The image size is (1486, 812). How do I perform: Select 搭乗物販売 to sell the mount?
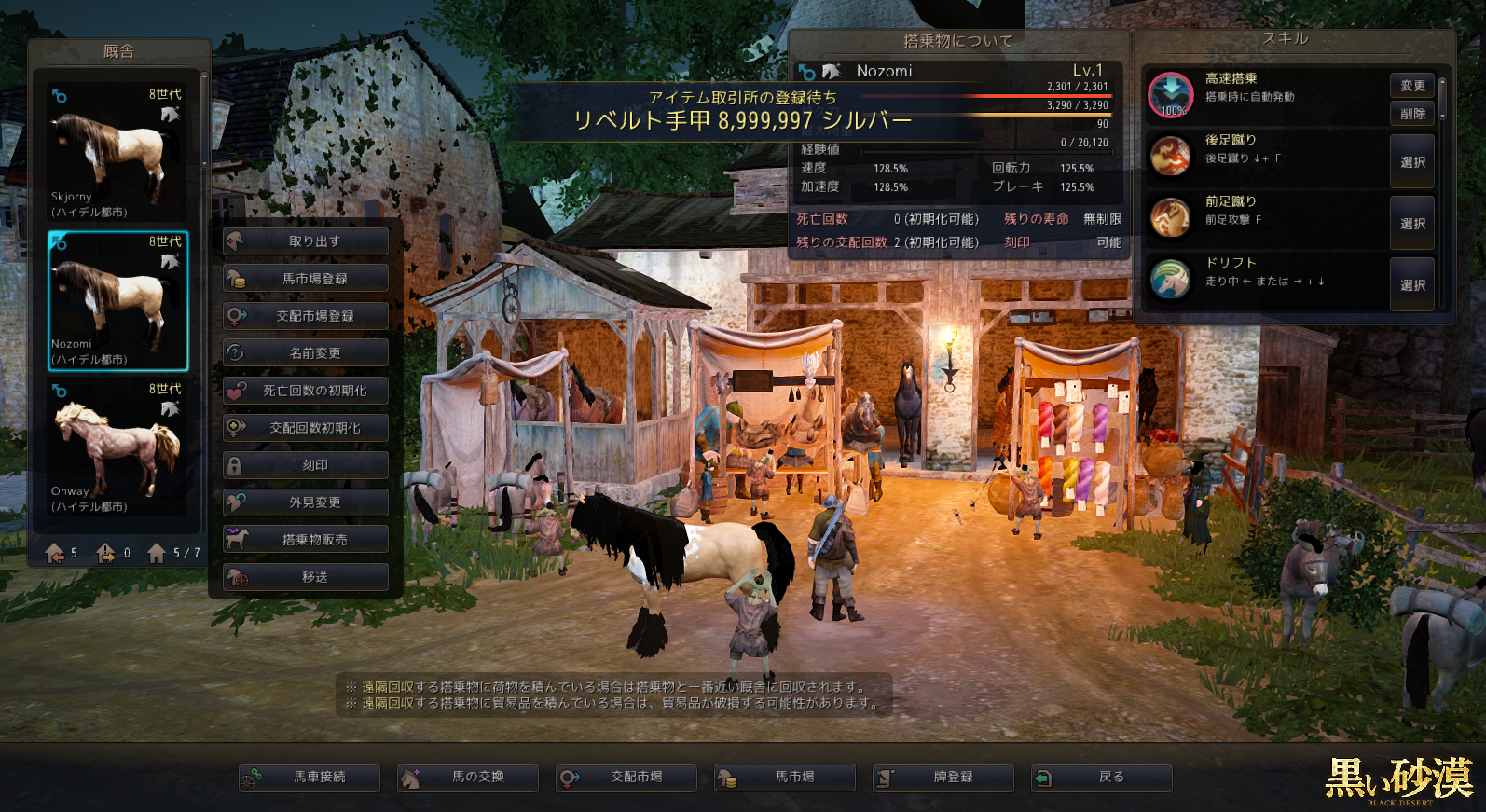306,540
